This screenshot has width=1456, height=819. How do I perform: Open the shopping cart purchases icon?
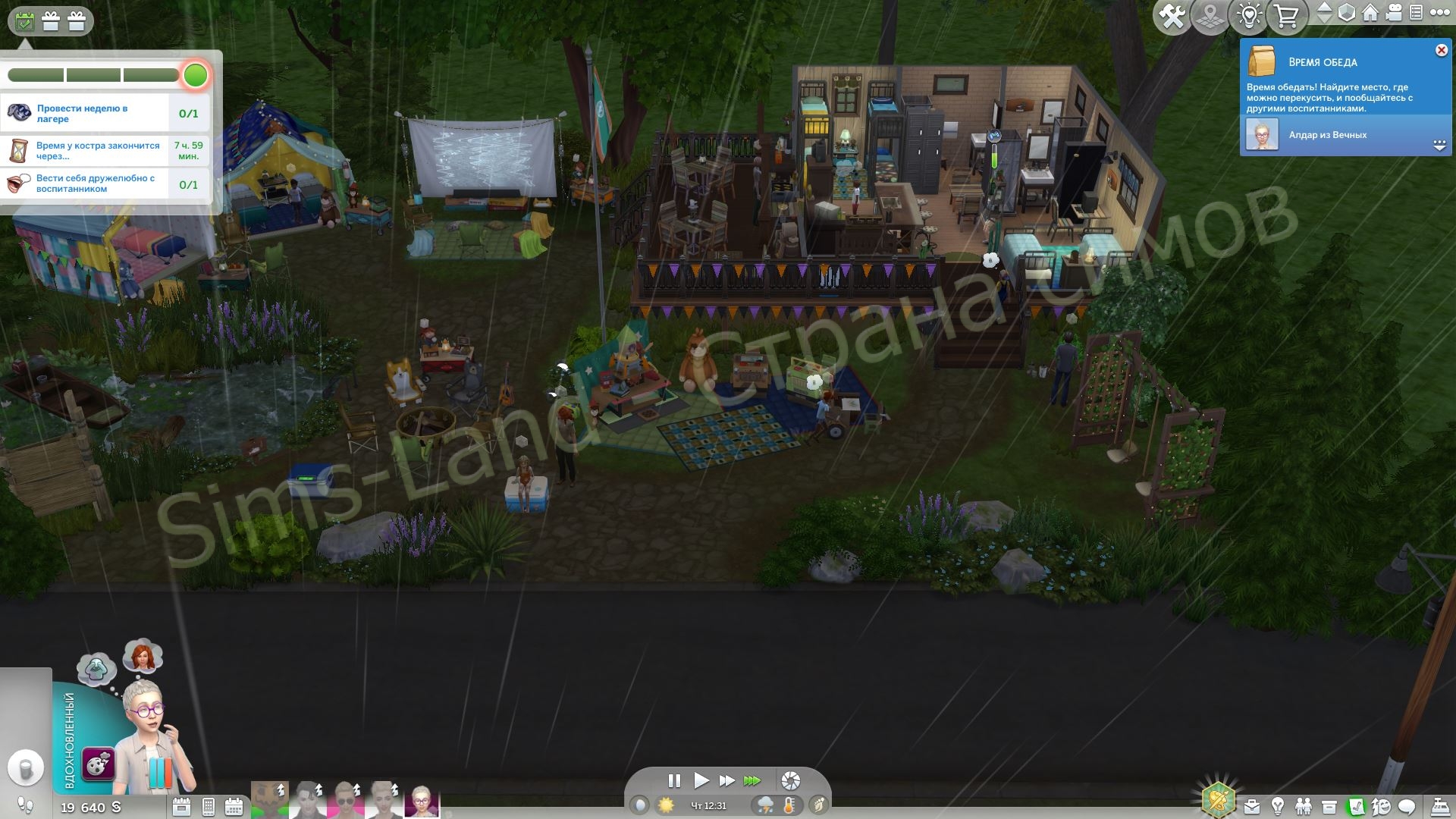click(1285, 13)
